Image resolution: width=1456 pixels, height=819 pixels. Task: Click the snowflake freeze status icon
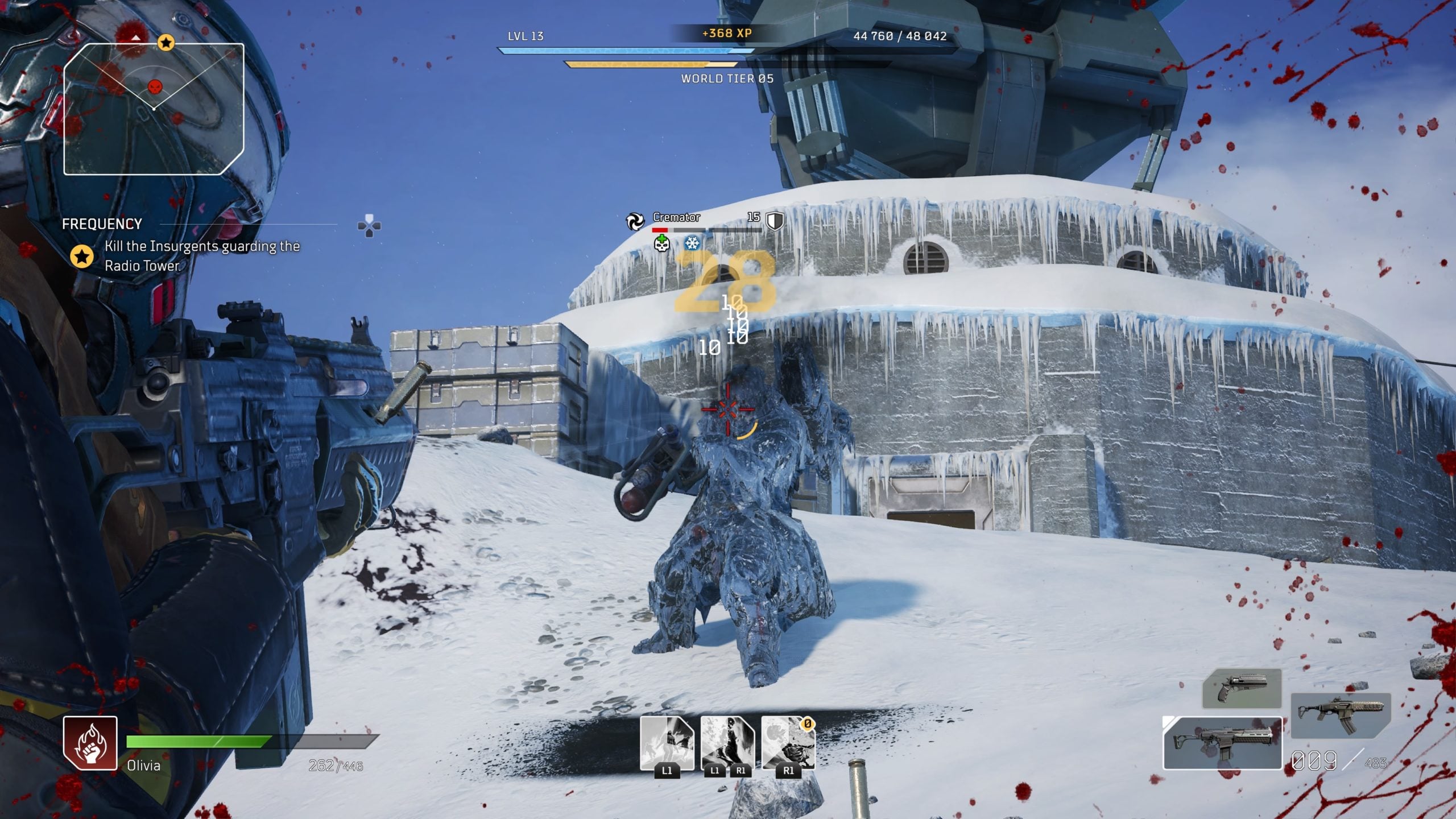tap(692, 243)
